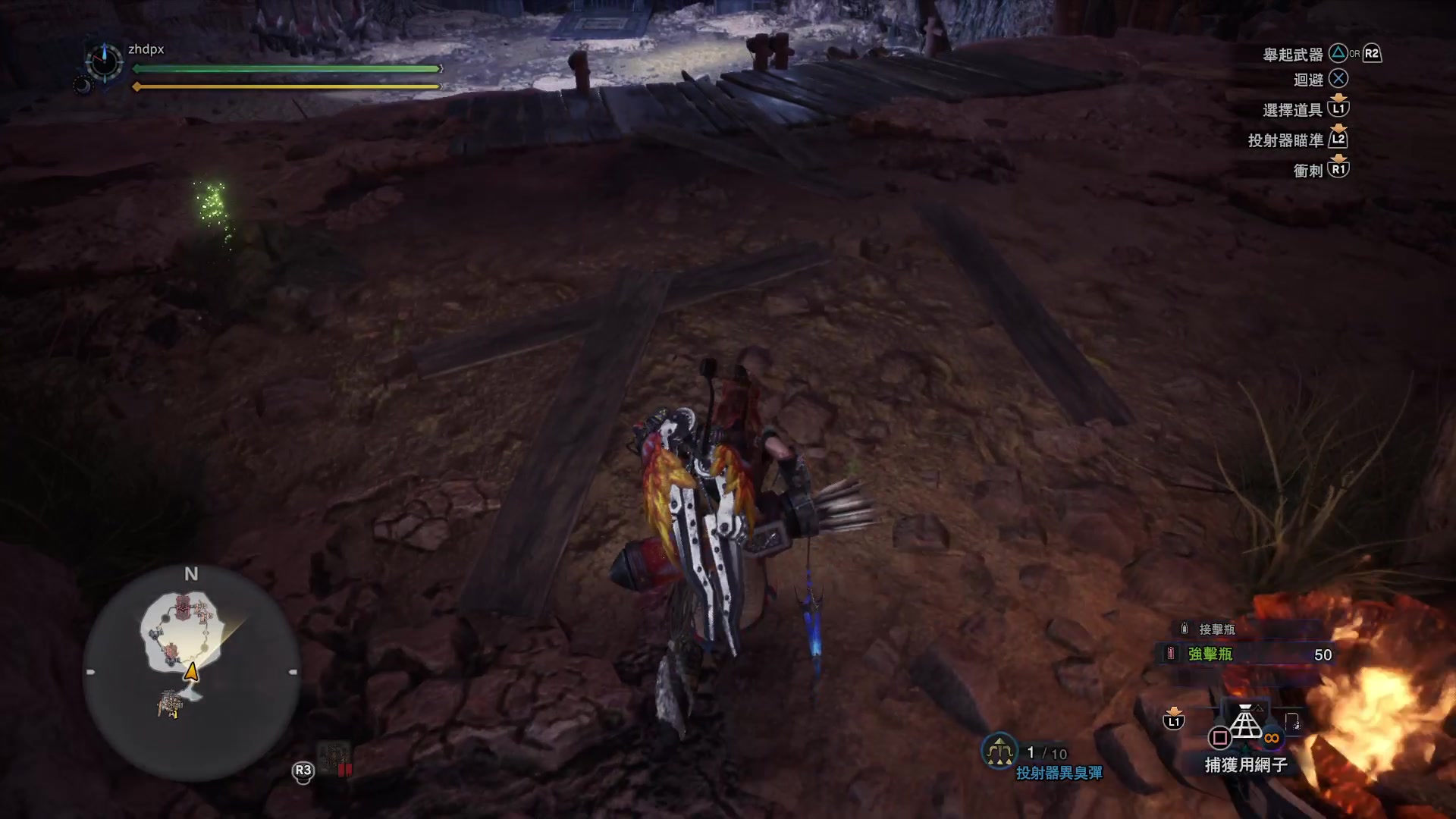Toggle the L1 prompt for 選擇道具

tap(1339, 108)
